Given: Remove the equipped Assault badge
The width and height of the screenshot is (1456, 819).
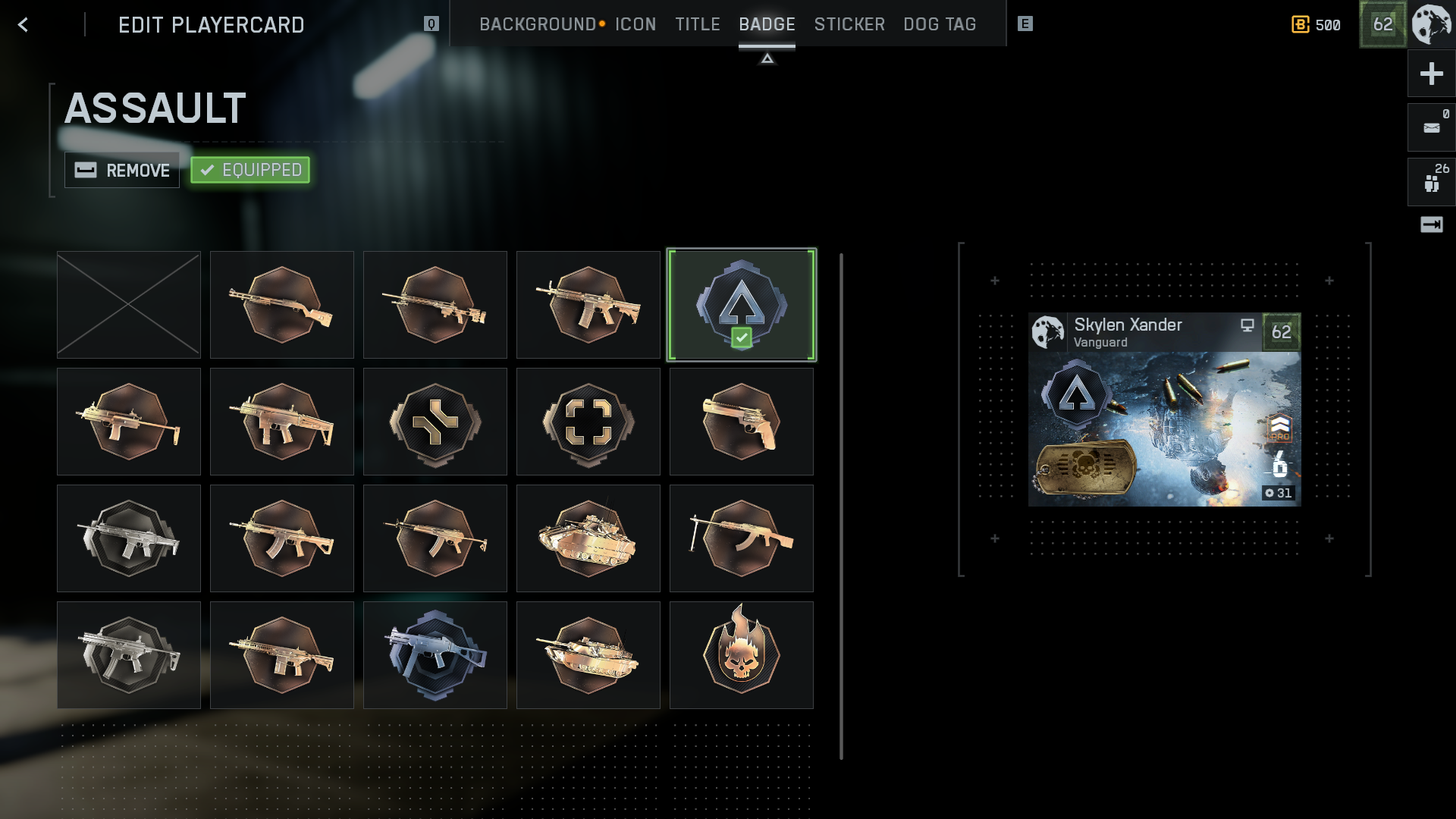Looking at the screenshot, I should click(x=122, y=170).
